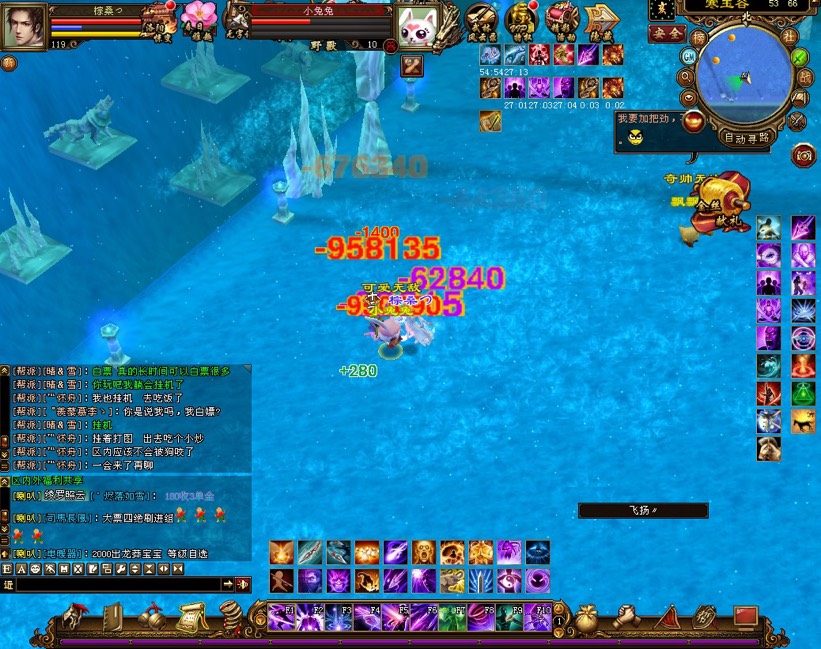Open the gold pouch bag icon
This screenshot has height=649, width=821.
(589, 617)
